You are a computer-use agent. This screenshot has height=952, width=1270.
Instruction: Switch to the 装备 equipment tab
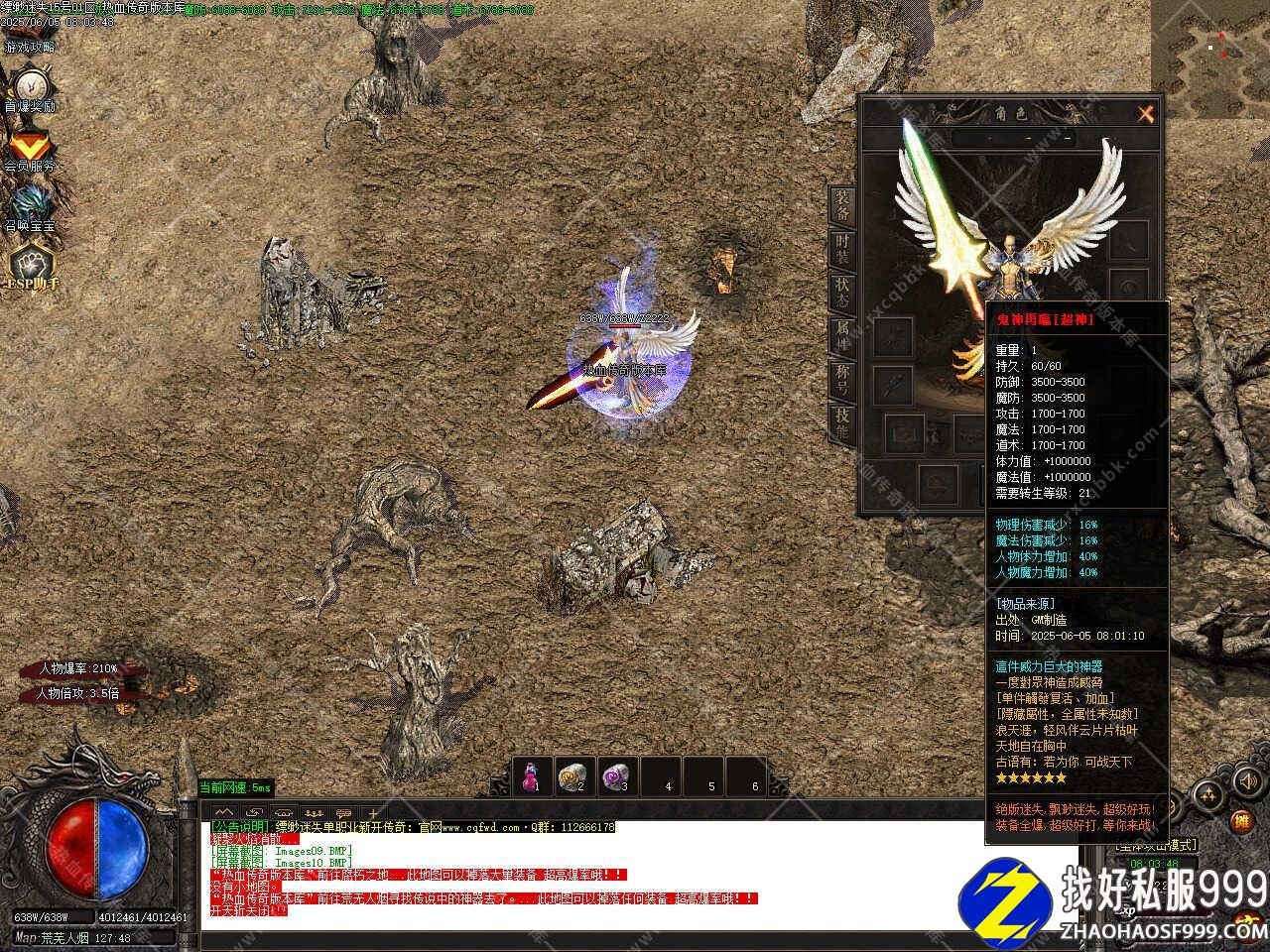[842, 205]
